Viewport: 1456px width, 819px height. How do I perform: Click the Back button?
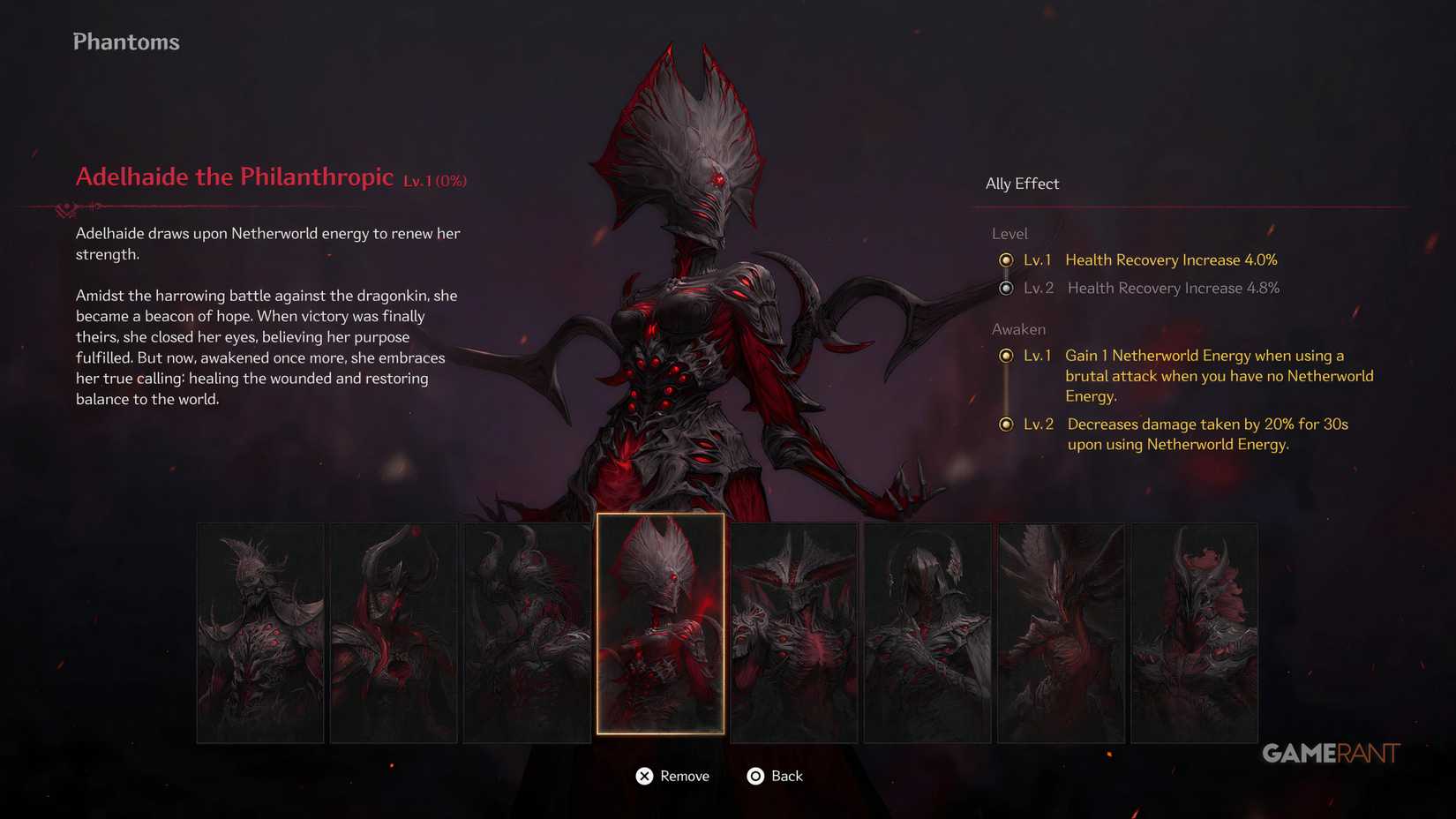[787, 776]
